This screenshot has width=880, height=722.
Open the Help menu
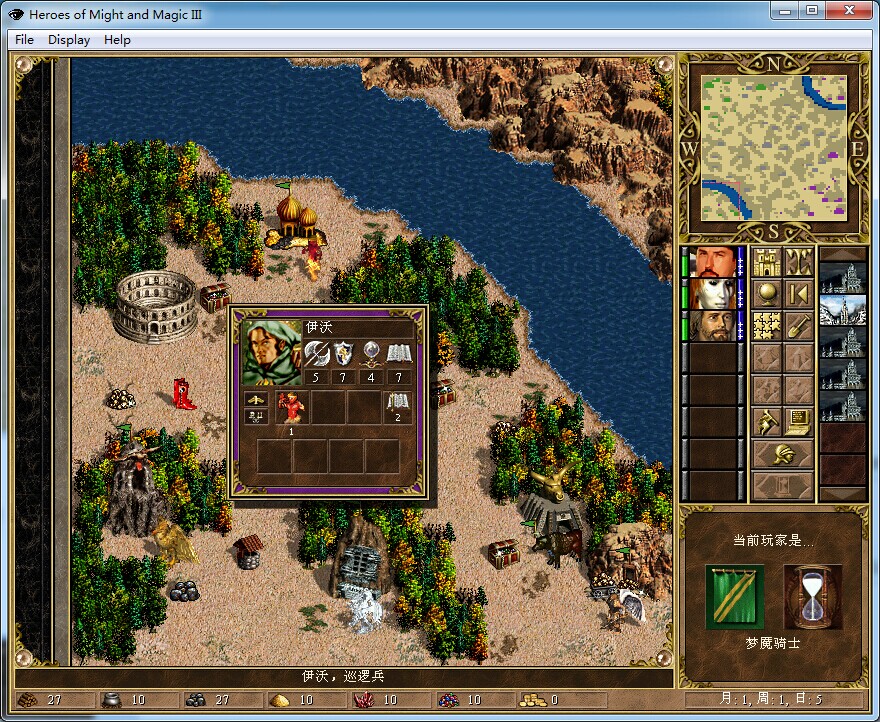pyautogui.click(x=117, y=40)
